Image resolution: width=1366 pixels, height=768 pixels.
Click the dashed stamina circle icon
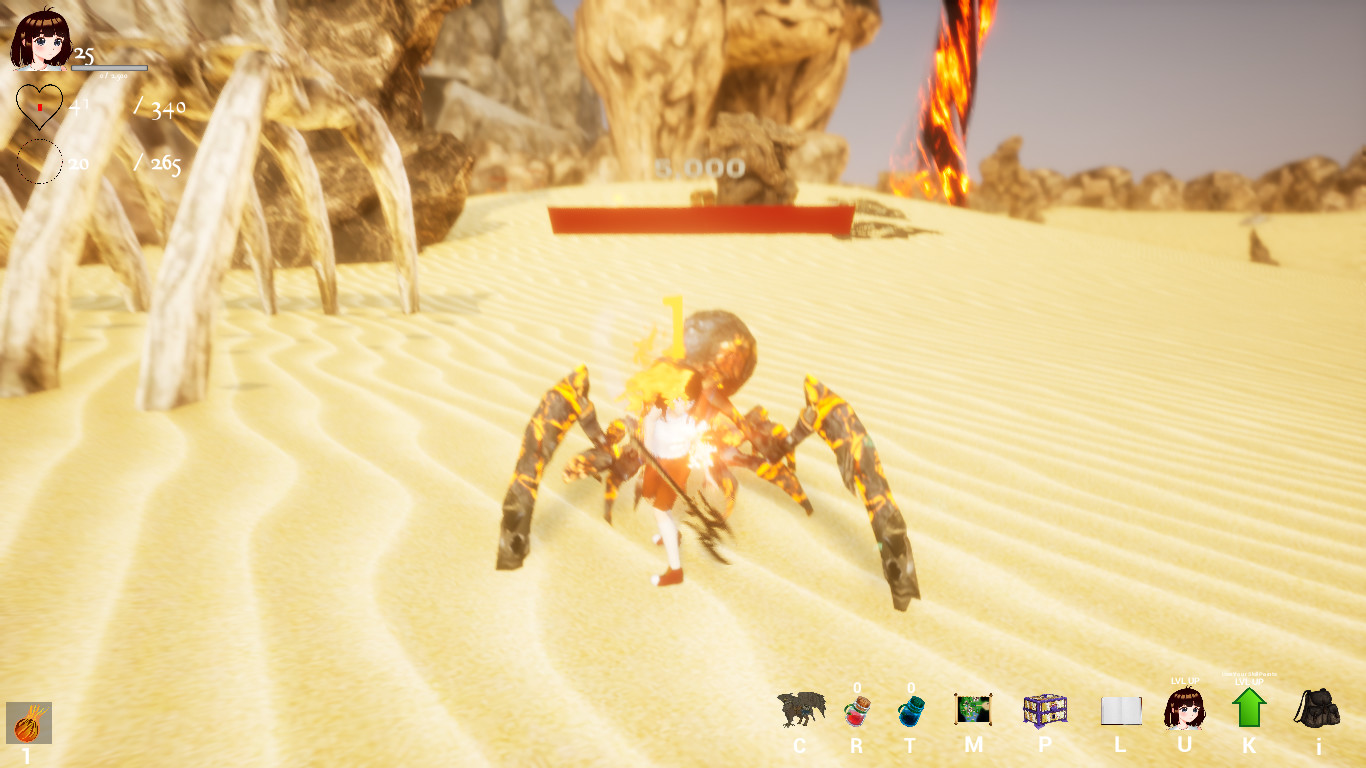pos(38,162)
